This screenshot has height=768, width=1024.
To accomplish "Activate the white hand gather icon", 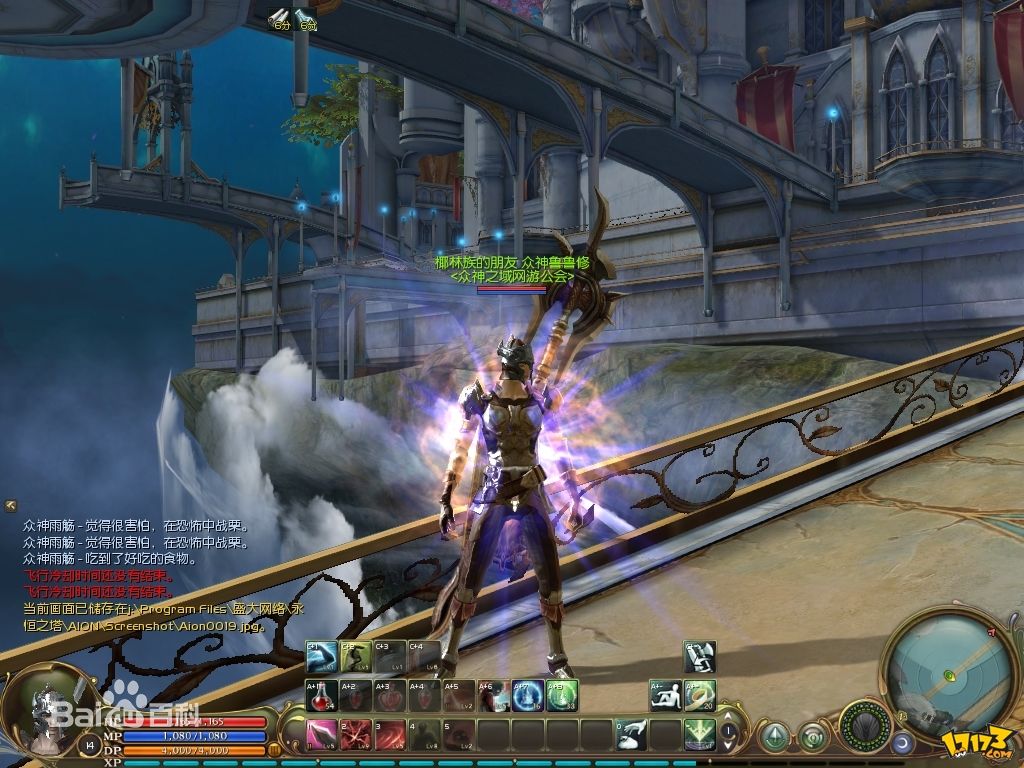I will tap(632, 735).
